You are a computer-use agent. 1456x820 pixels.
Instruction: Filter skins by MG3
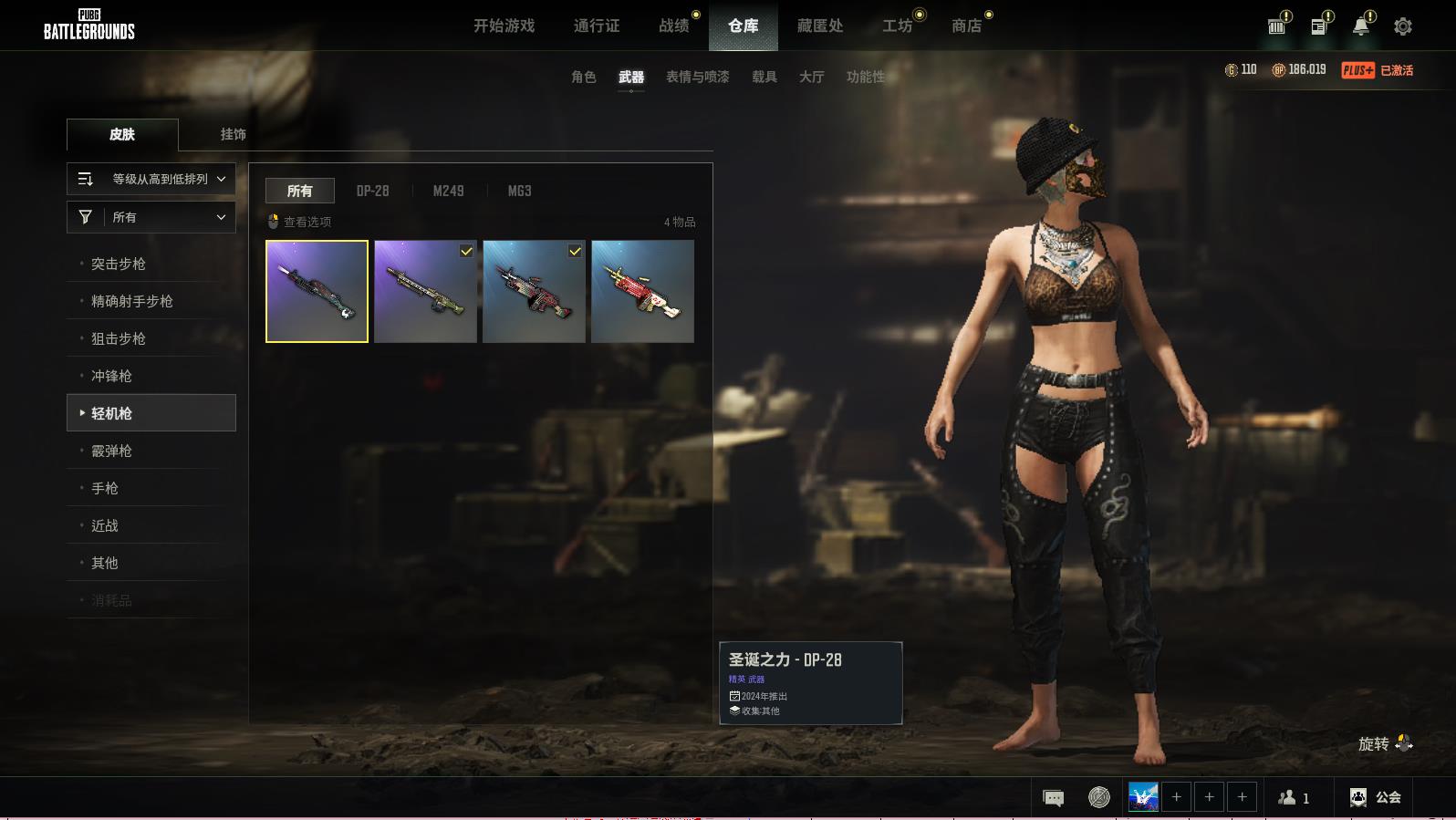519,191
